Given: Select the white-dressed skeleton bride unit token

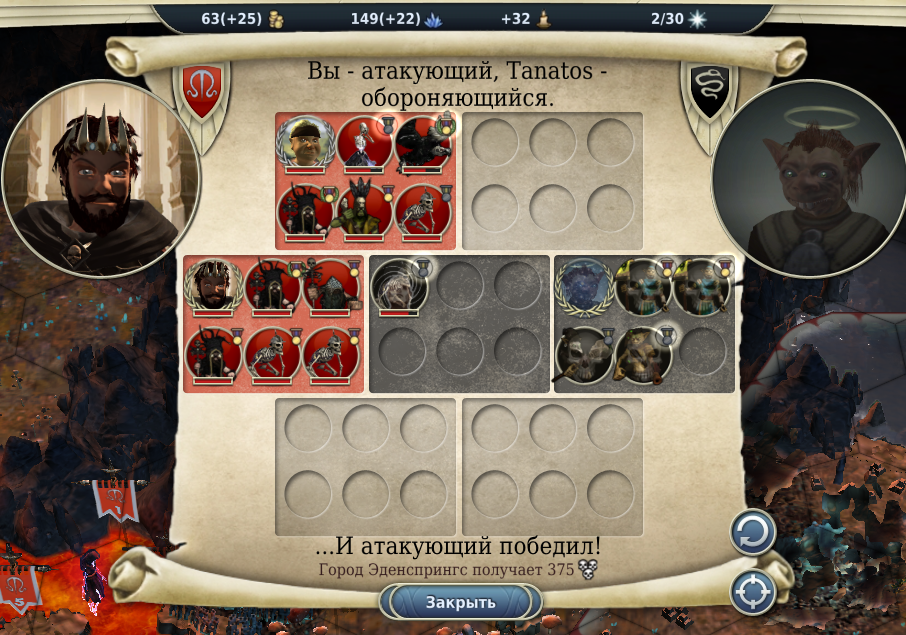Looking at the screenshot, I should (x=363, y=144).
